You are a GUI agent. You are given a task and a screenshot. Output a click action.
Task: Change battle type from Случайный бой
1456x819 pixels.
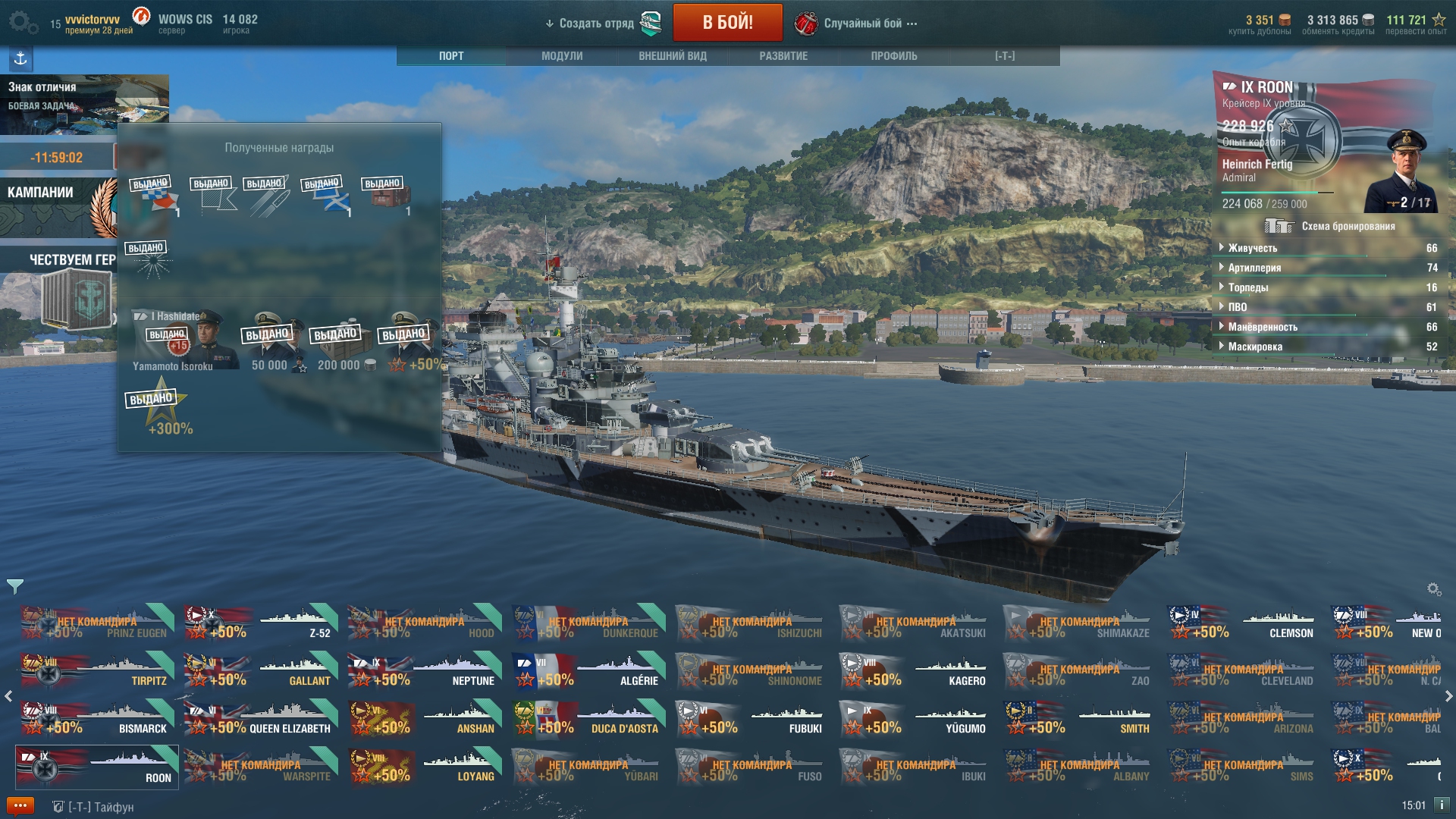point(863,24)
